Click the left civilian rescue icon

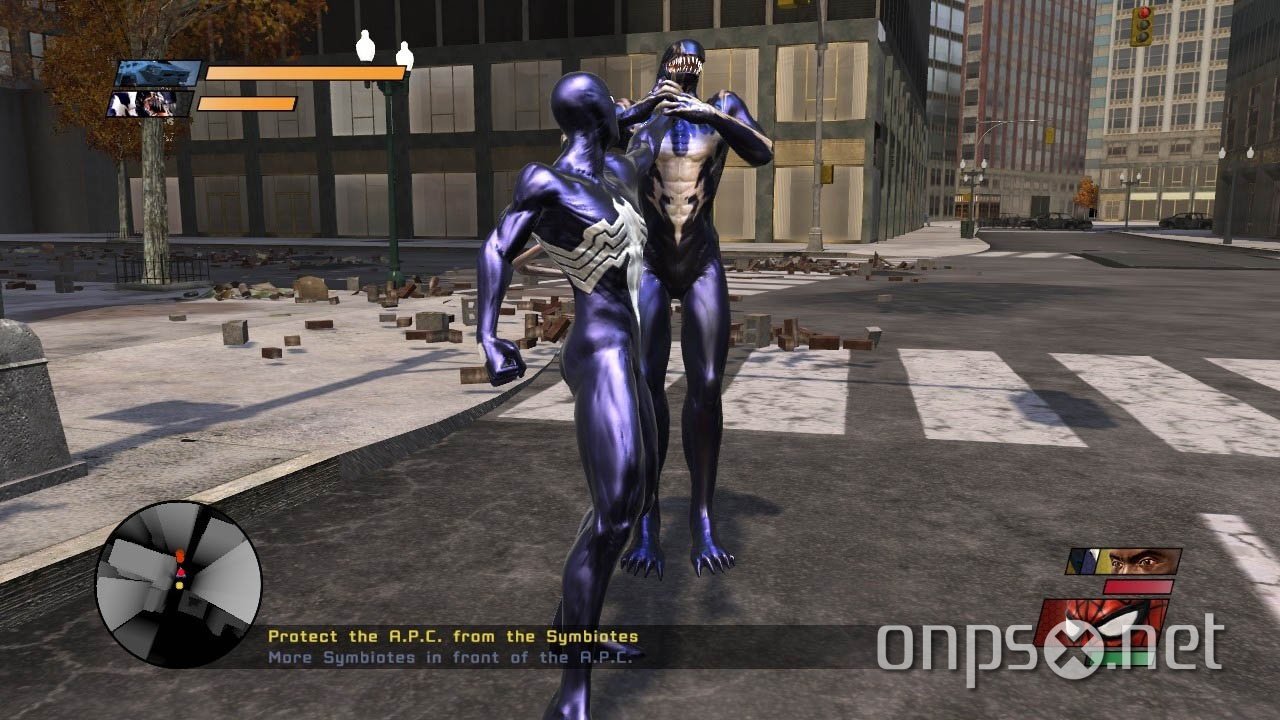[x=363, y=48]
